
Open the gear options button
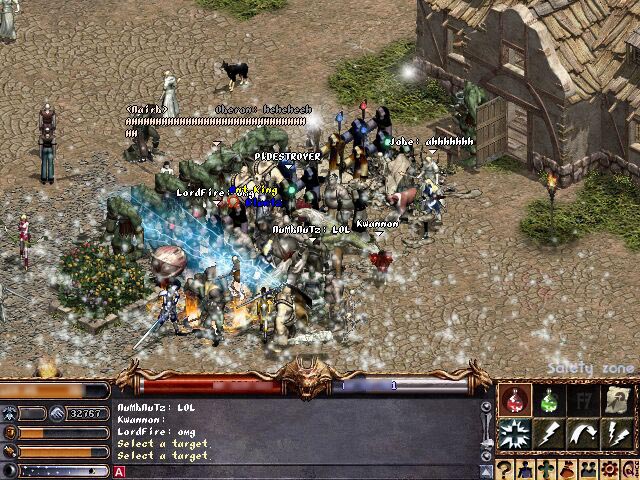606,469
